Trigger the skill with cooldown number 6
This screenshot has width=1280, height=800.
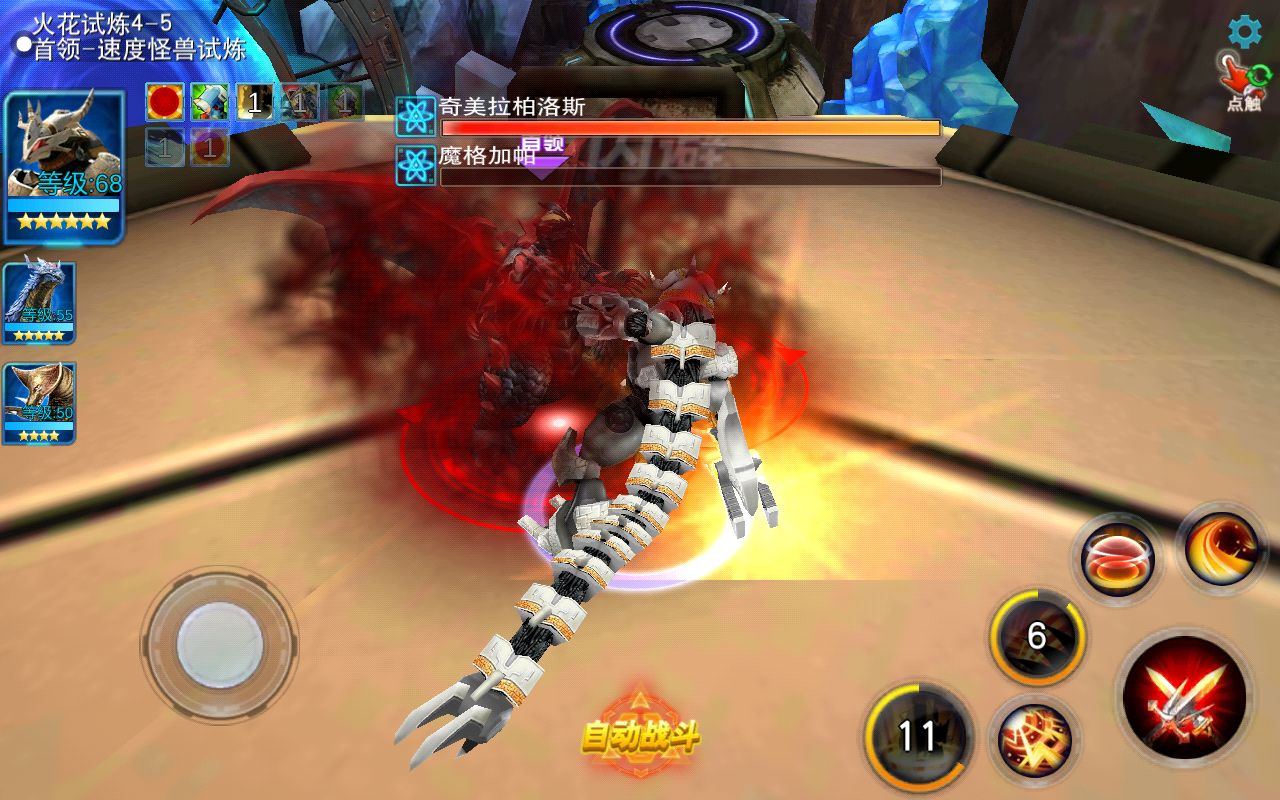1037,636
